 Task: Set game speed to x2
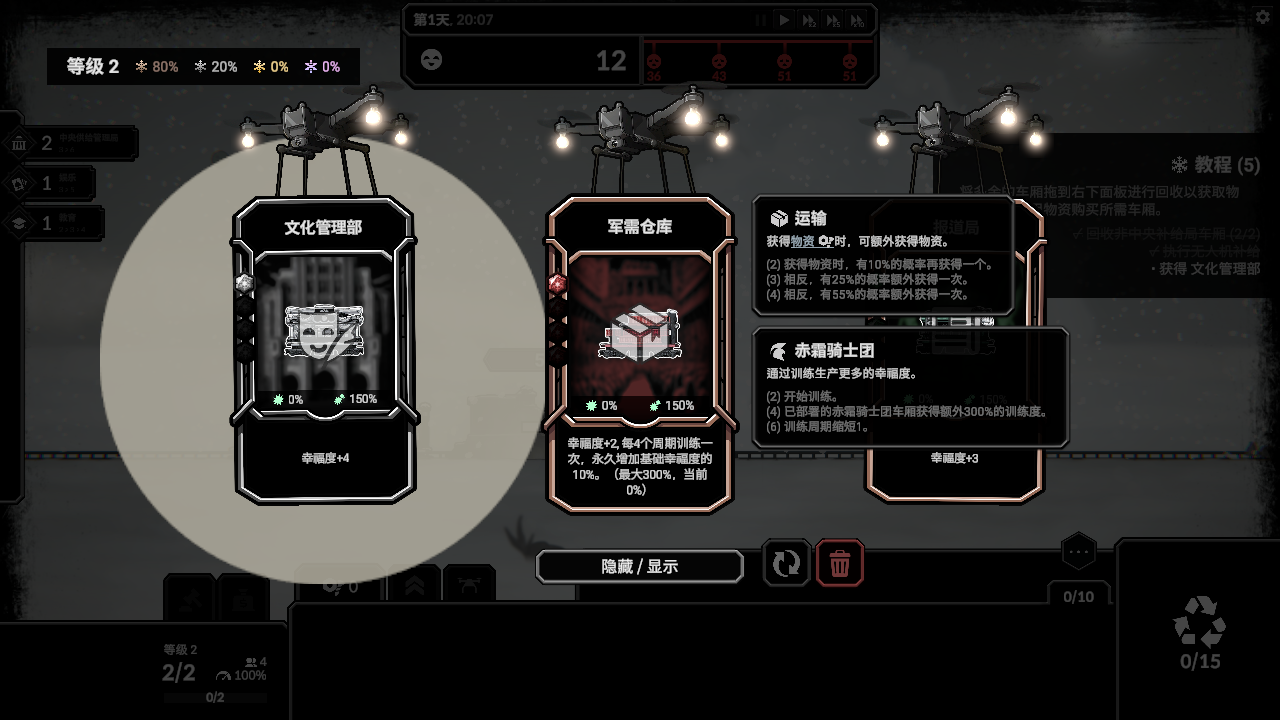[809, 20]
